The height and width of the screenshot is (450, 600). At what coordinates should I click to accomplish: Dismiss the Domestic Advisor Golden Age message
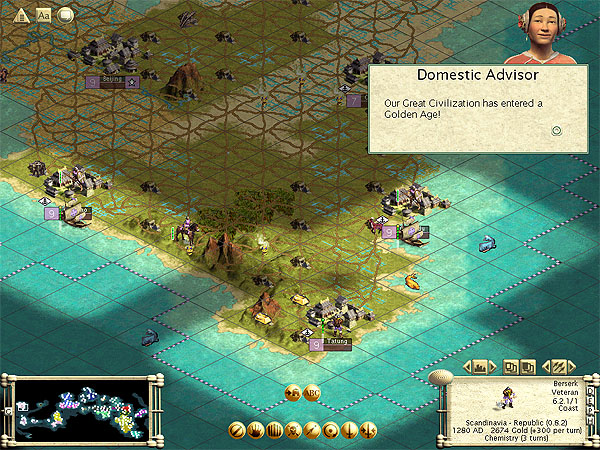tap(557, 130)
